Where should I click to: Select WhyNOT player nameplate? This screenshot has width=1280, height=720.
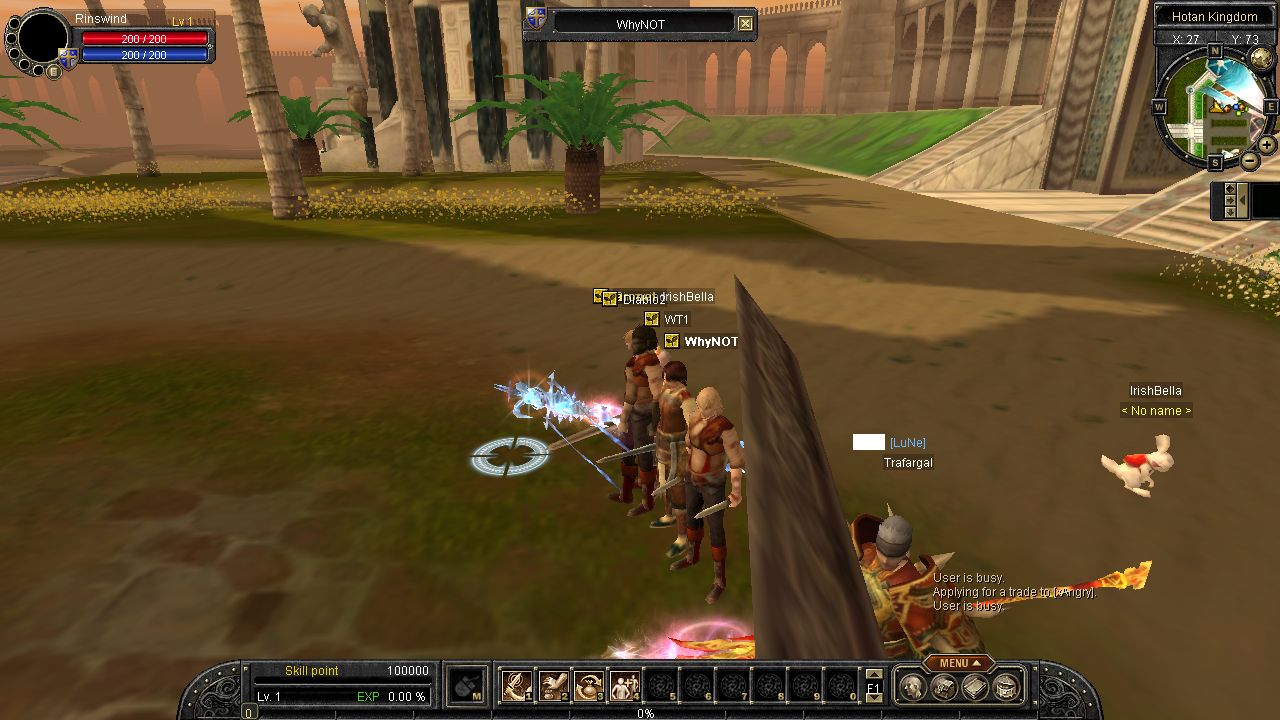pyautogui.click(x=710, y=342)
